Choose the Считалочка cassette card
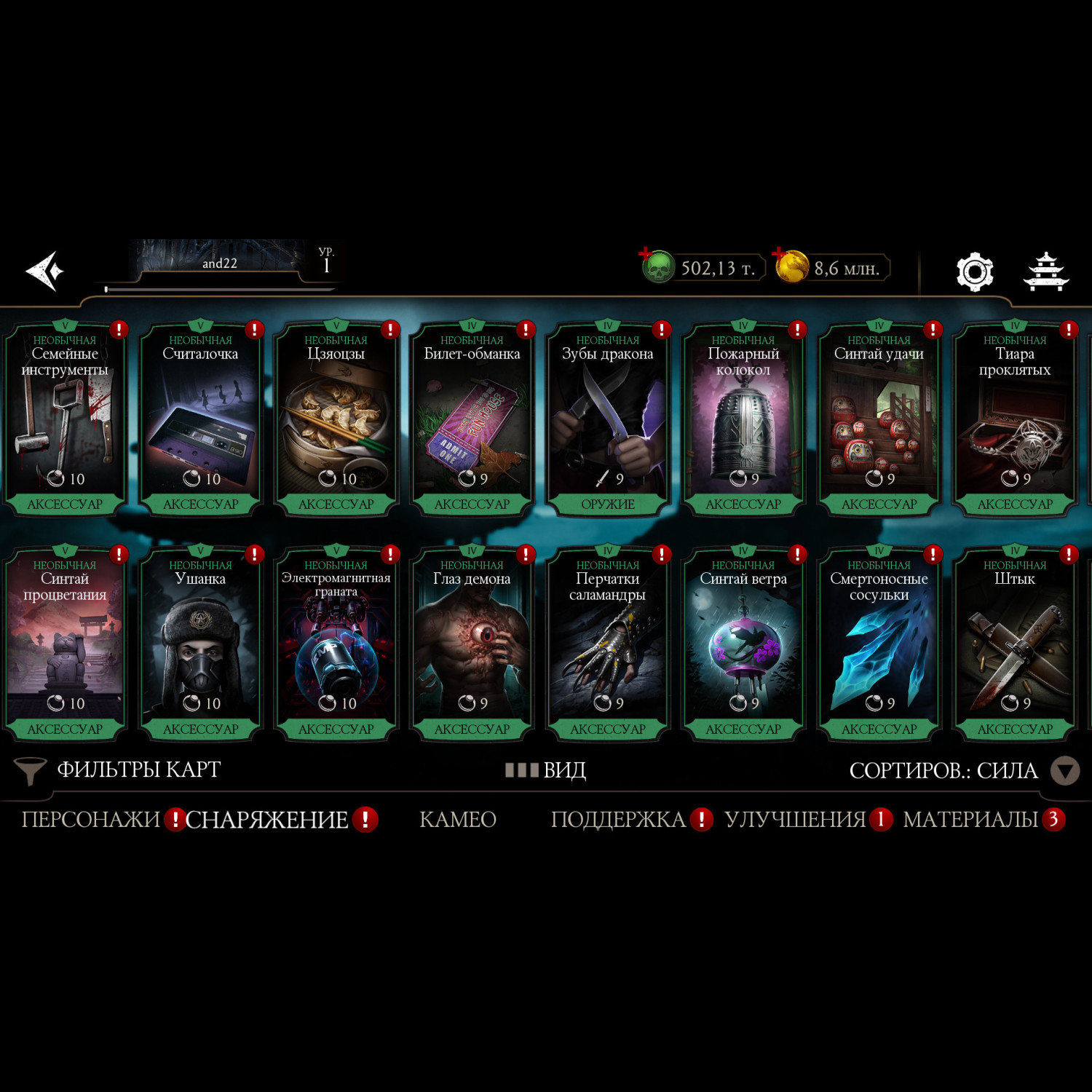The width and height of the screenshot is (1092, 1092). tap(200, 419)
